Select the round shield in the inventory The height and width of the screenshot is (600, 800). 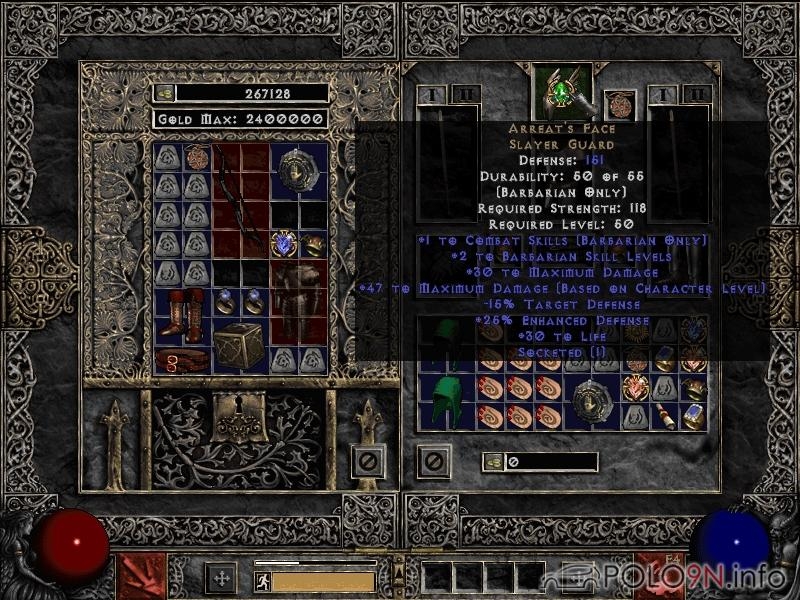(x=592, y=402)
